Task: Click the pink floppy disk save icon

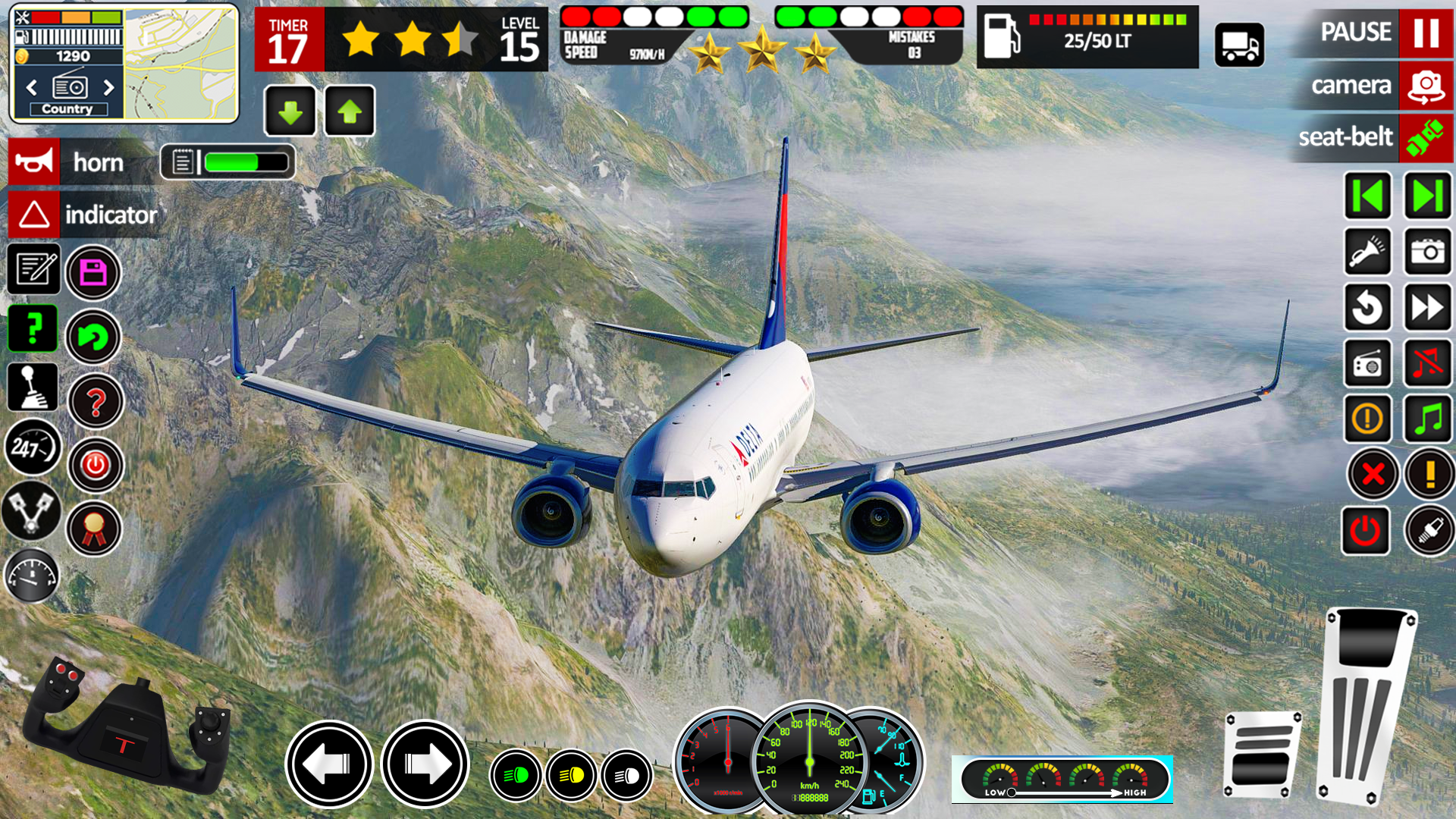Action: 93,272
